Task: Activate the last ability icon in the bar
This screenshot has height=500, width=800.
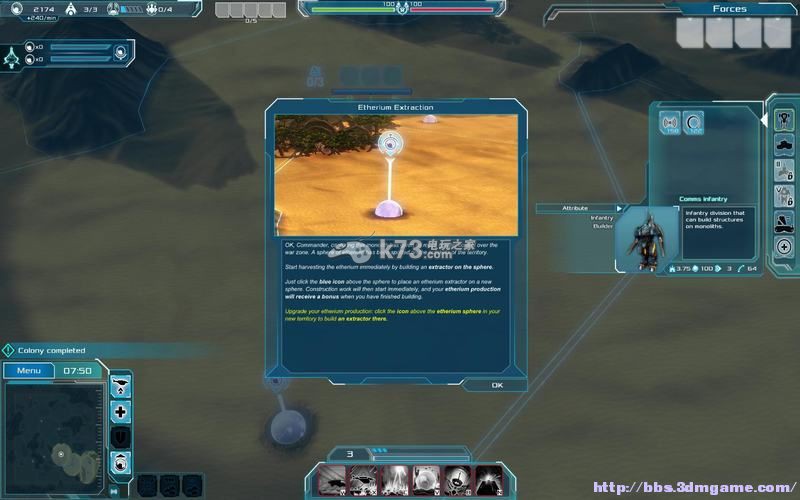Action: [x=489, y=479]
